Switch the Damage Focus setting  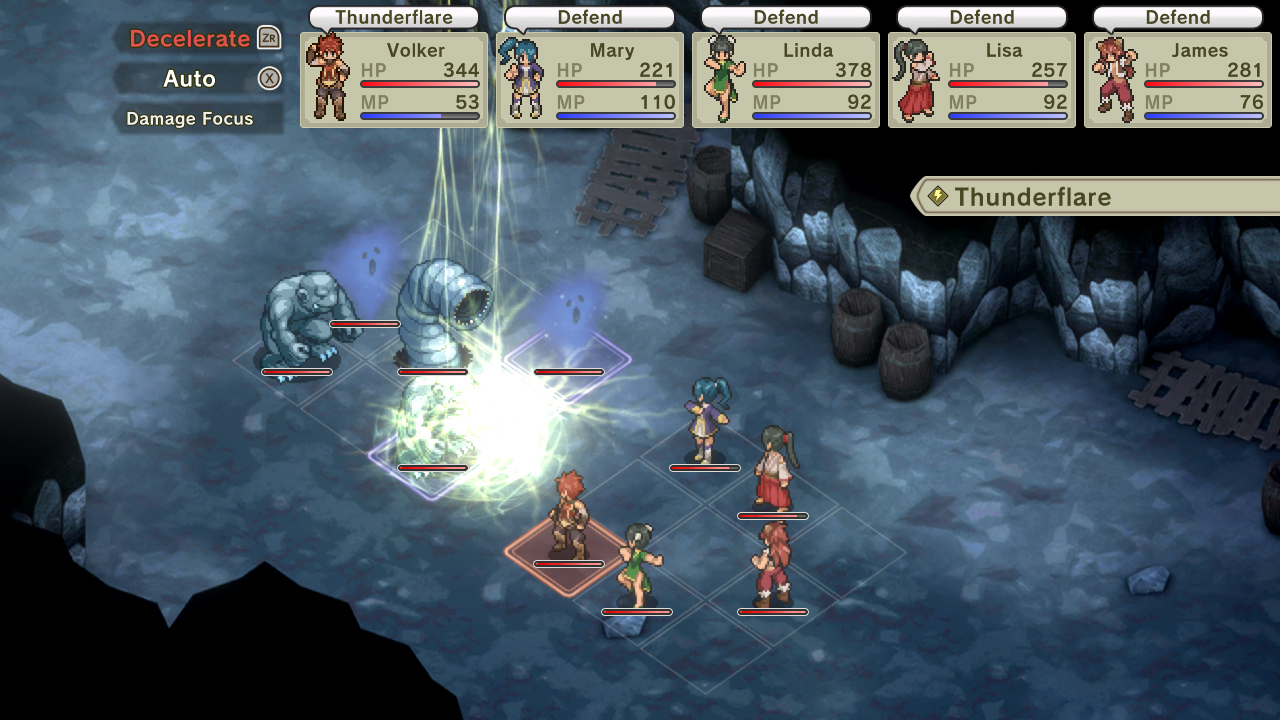point(190,118)
